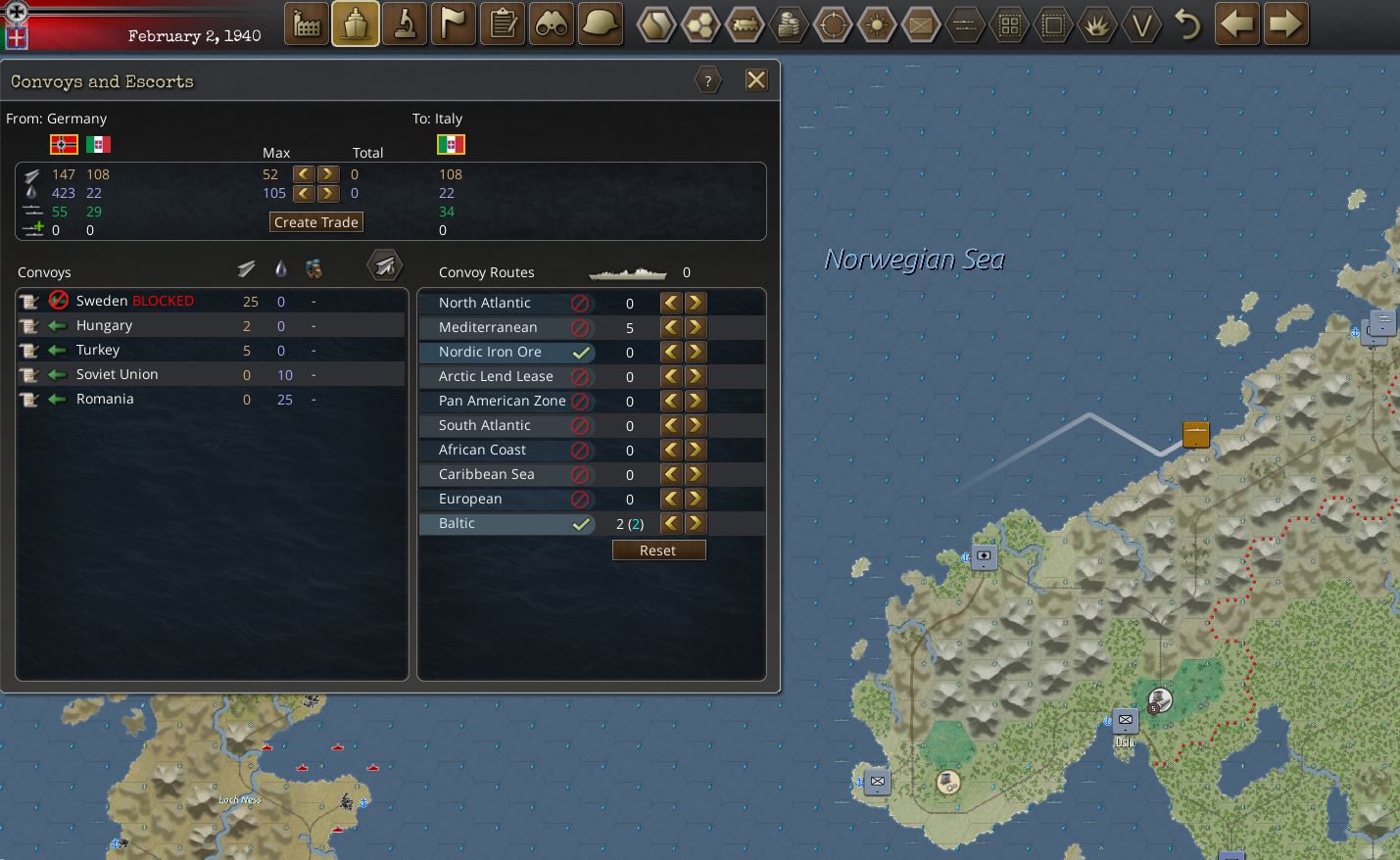This screenshot has height=860, width=1400.
Task: Click the victory points V icon
Action: point(1142,24)
